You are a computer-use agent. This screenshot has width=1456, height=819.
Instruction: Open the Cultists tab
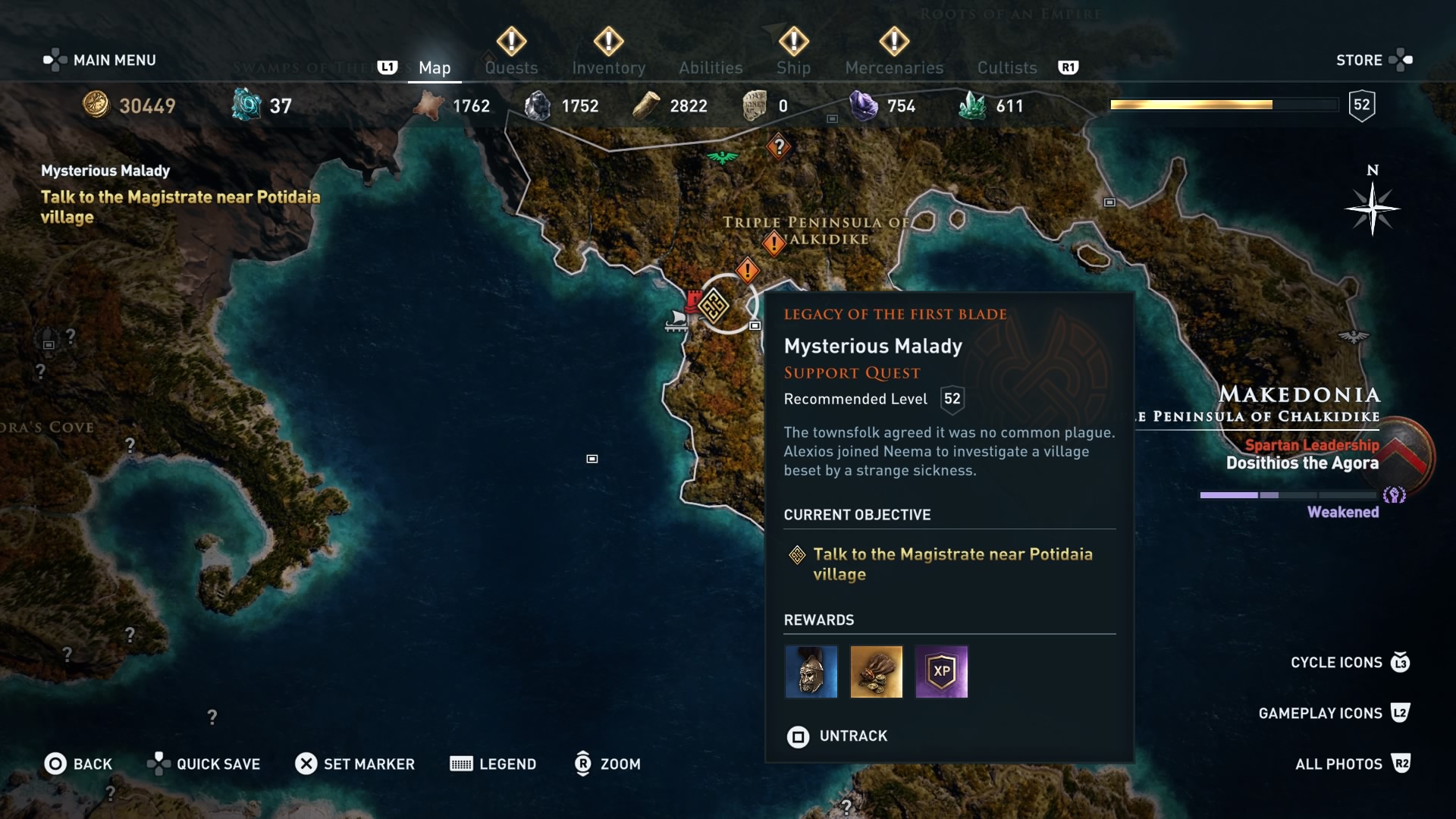pyautogui.click(x=1006, y=67)
